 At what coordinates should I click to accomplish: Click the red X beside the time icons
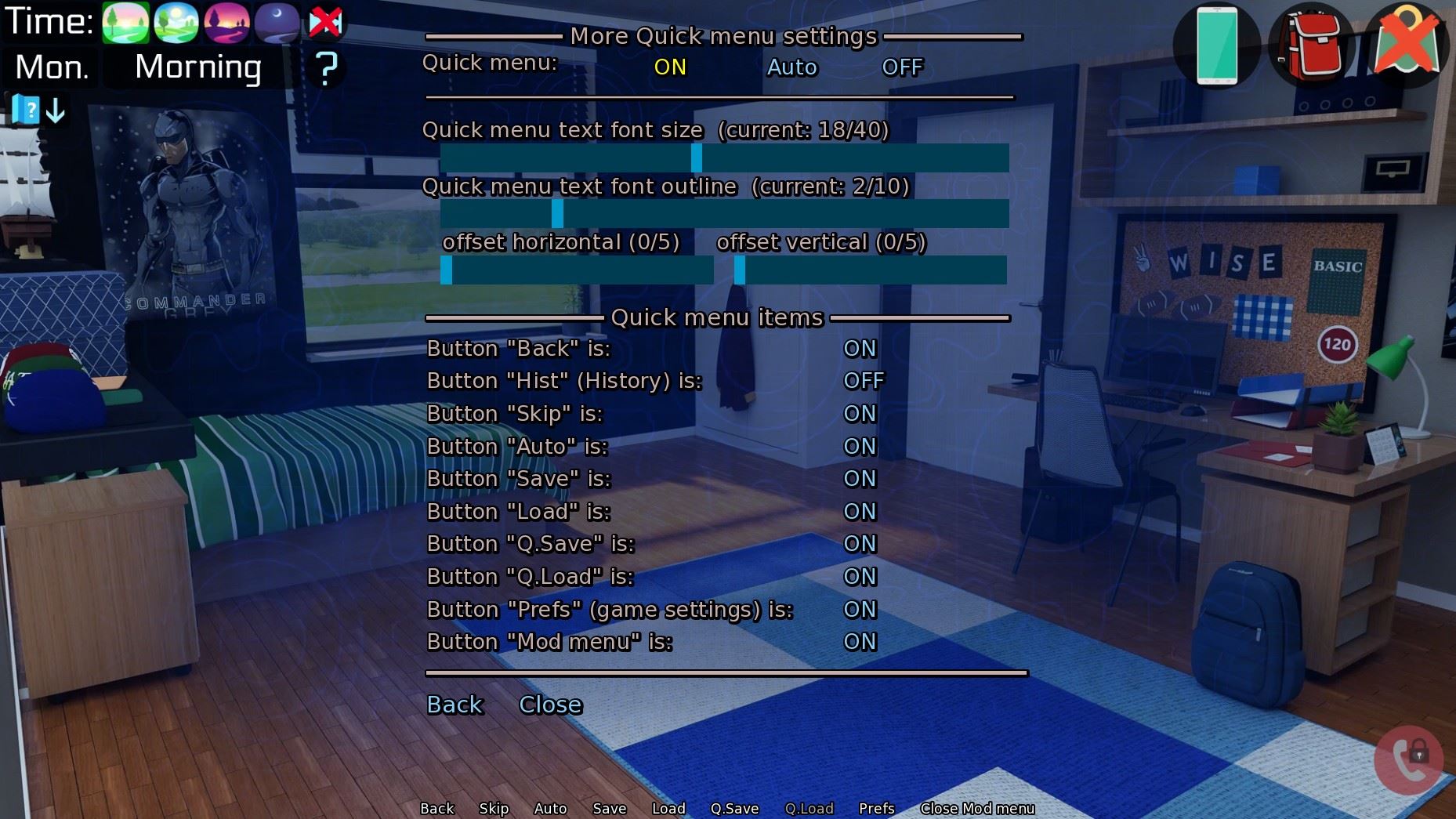pos(327,21)
